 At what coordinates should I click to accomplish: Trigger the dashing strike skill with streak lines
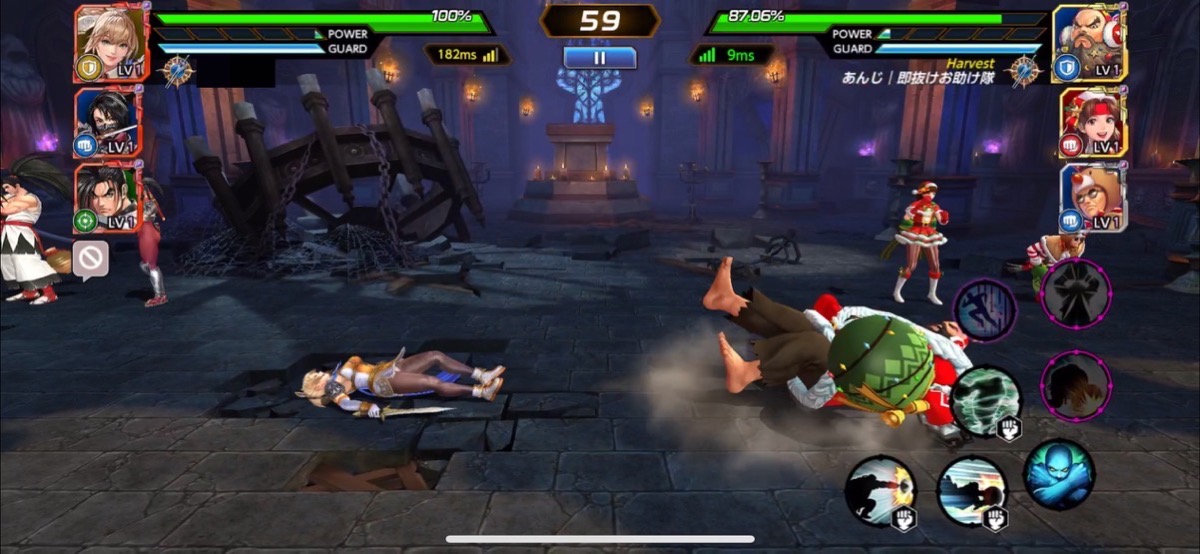971,490
